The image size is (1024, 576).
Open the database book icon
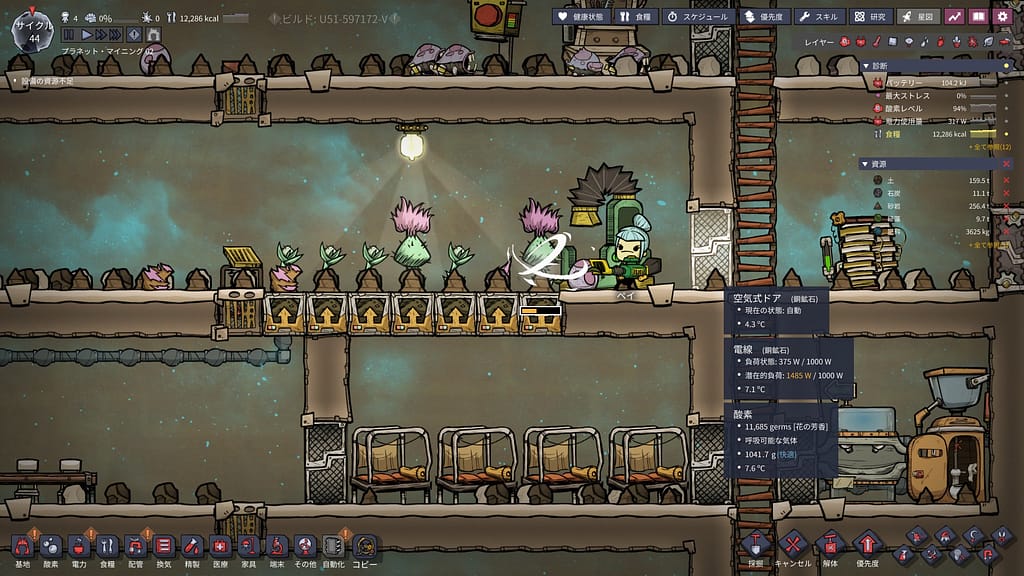[x=979, y=16]
